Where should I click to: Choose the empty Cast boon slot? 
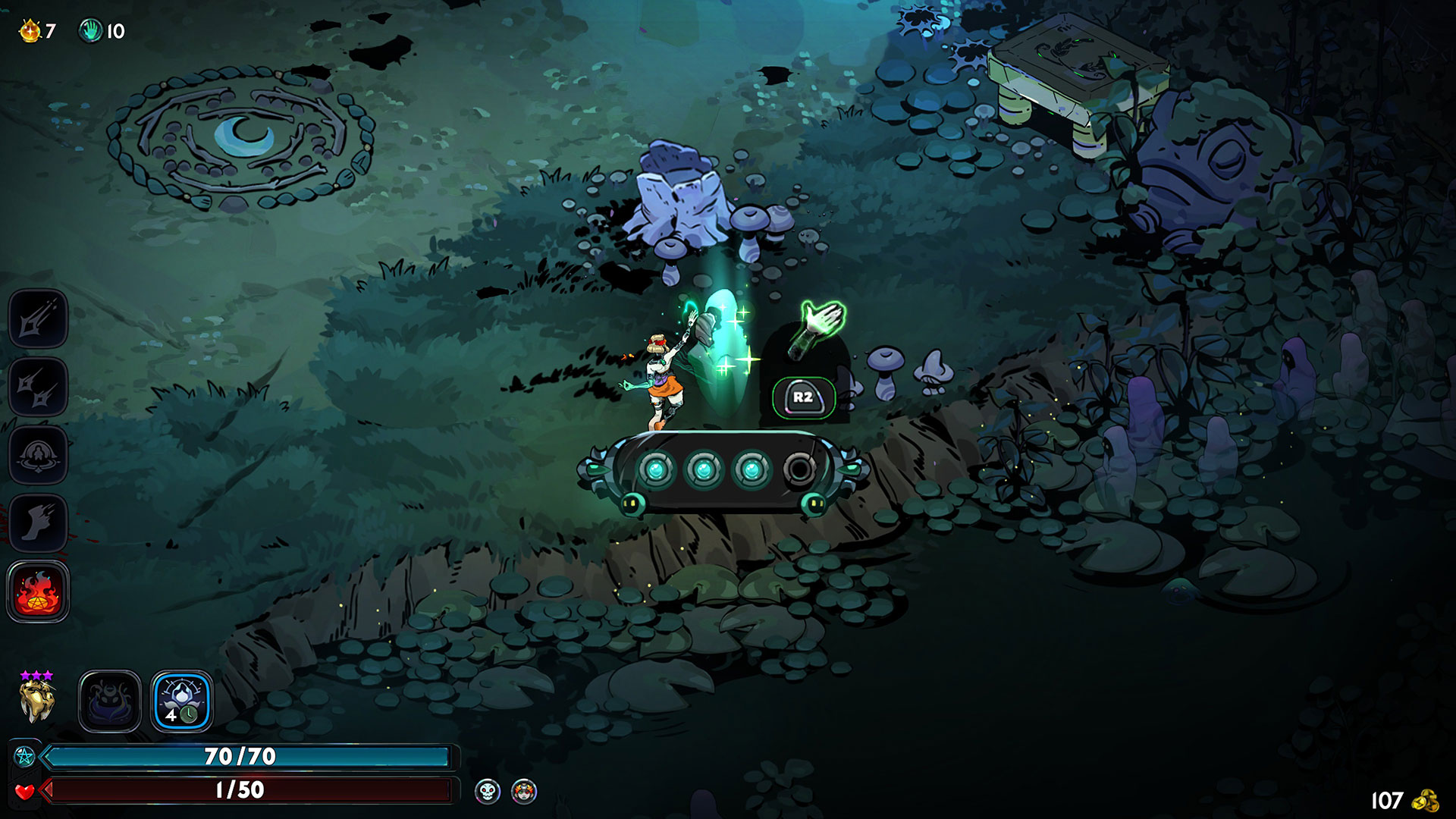[38, 455]
